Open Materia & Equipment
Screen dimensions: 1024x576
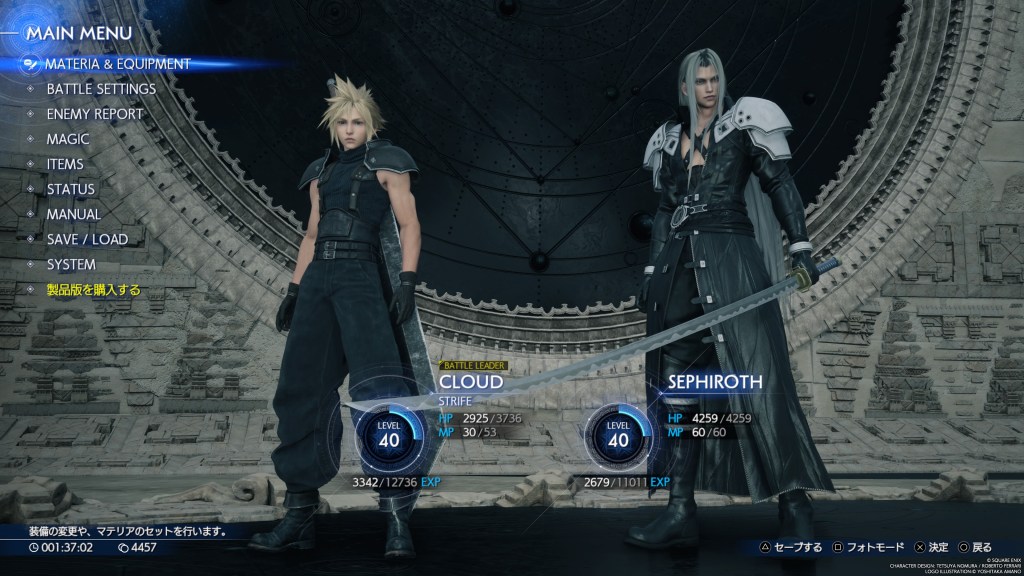pyautogui.click(x=117, y=64)
